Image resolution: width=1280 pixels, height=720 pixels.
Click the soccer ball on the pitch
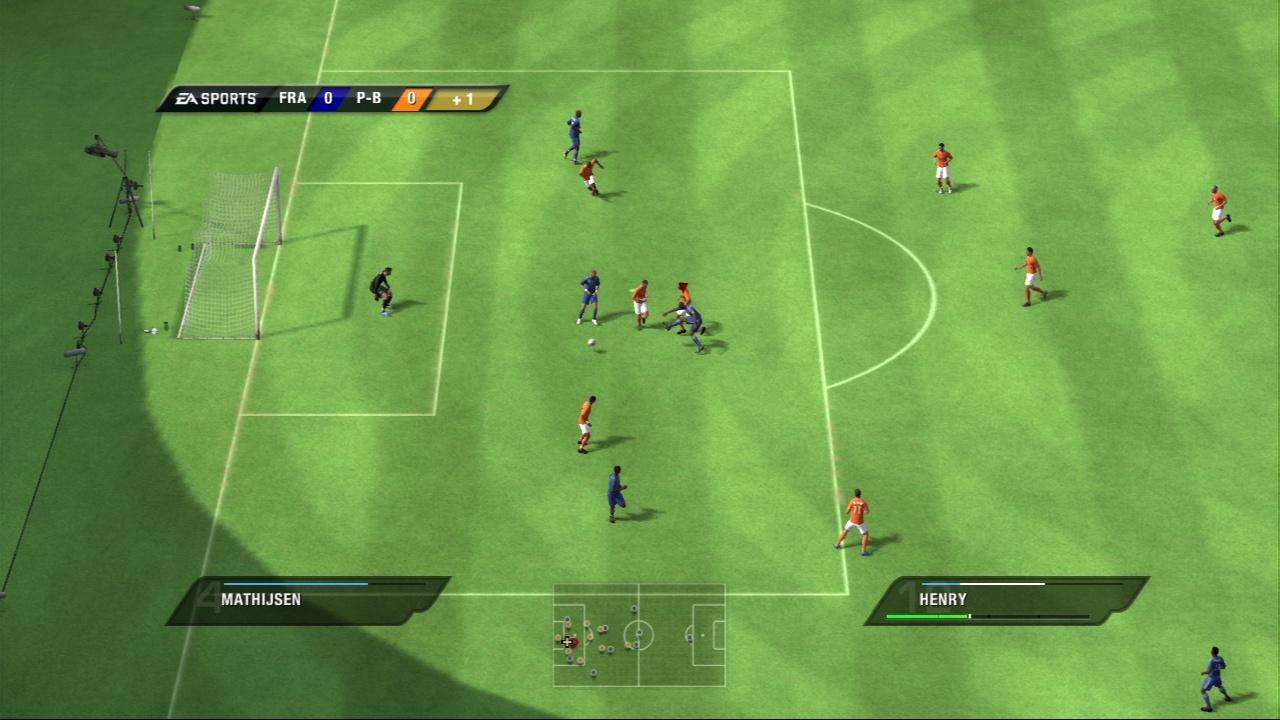click(592, 342)
